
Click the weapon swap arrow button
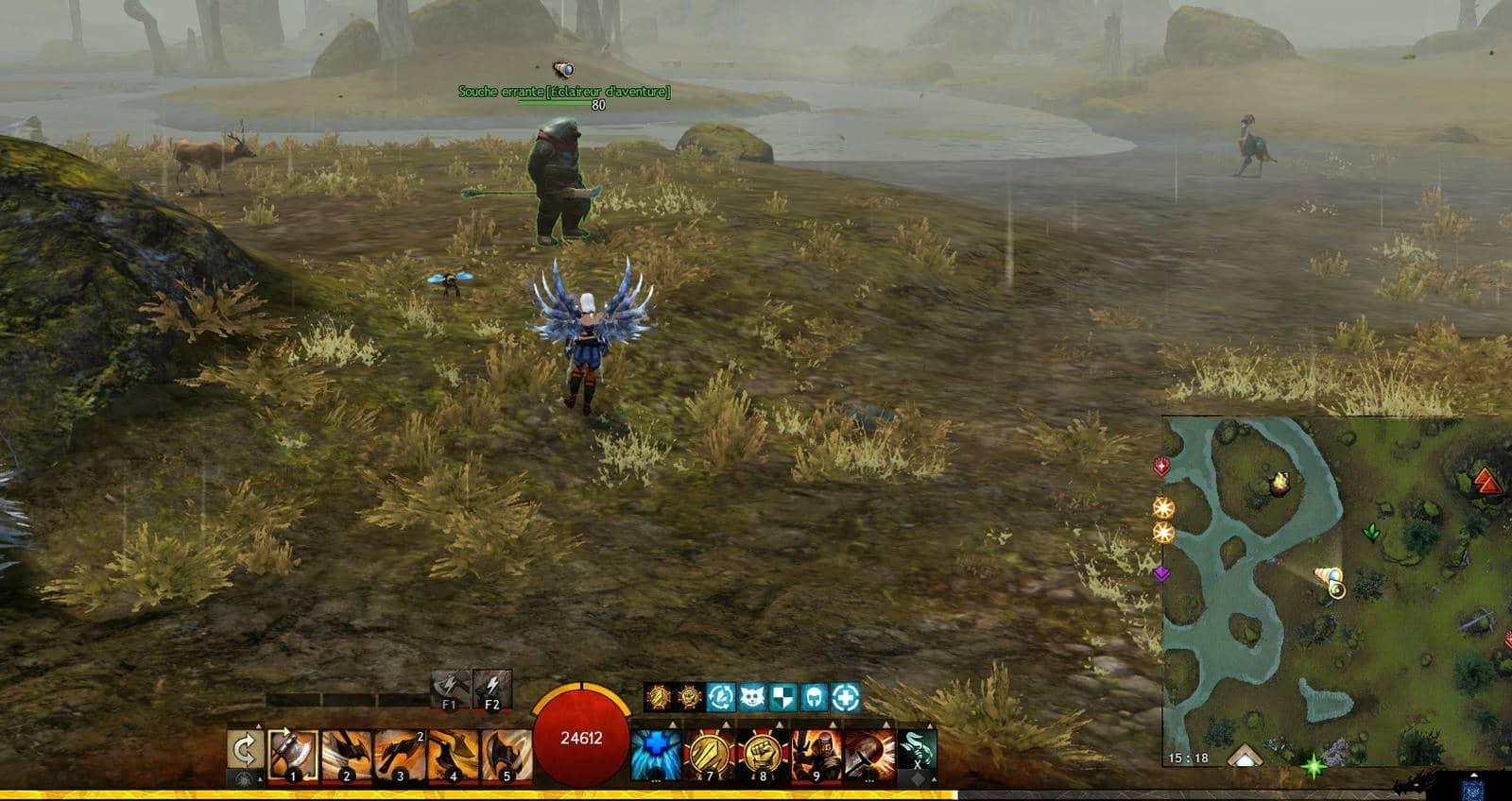point(245,753)
